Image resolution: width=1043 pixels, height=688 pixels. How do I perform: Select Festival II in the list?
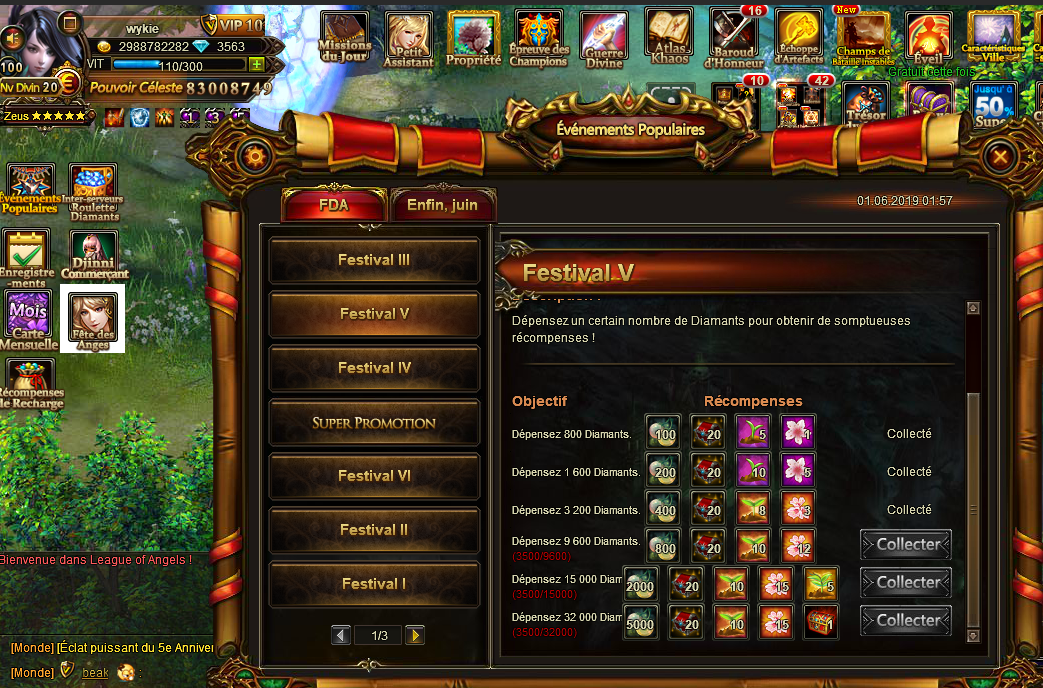click(374, 530)
